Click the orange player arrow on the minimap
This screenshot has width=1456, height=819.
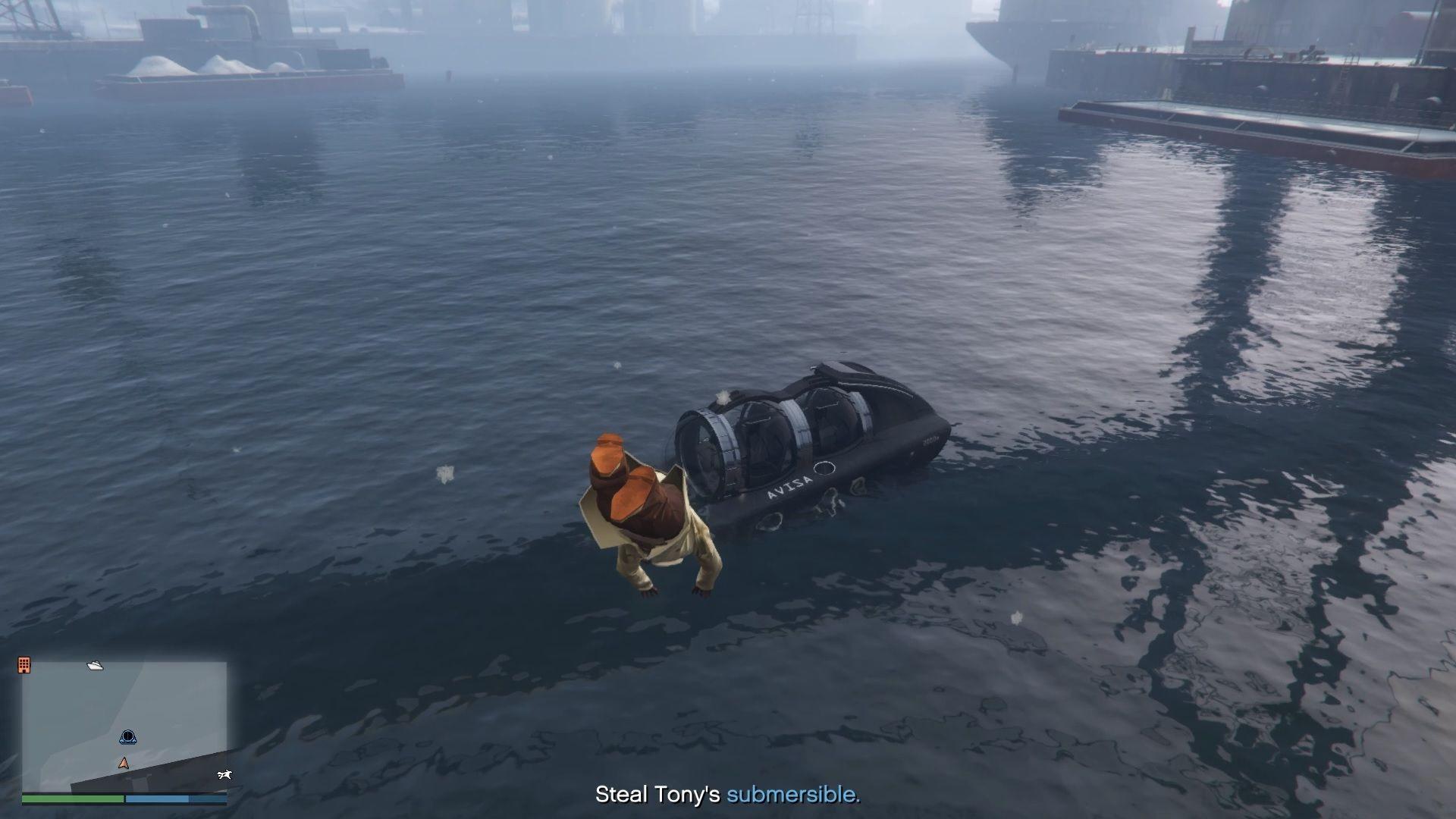coord(123,763)
